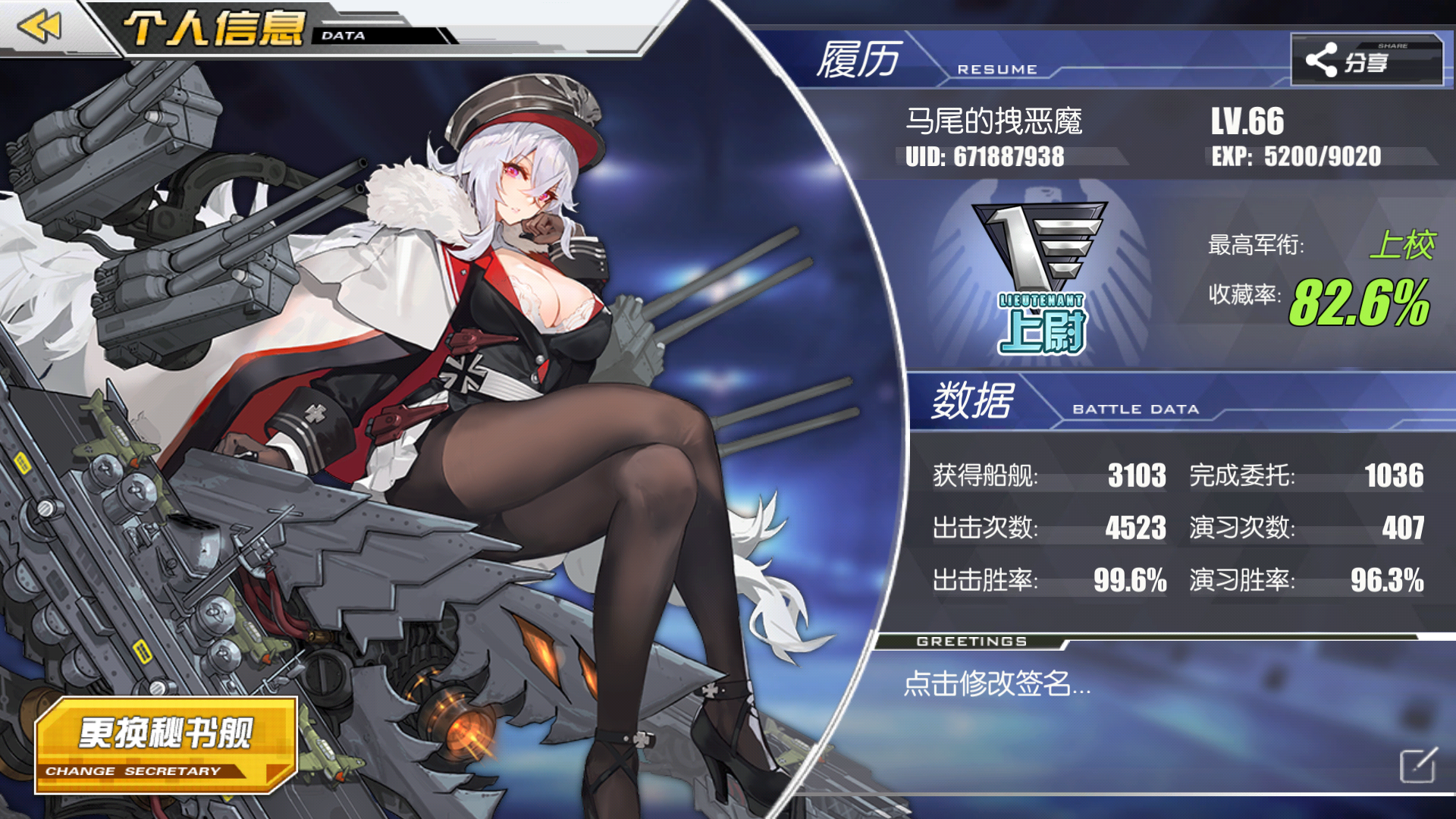Go back using the double-arrow button
This screenshot has height=819, width=1456.
point(39,27)
